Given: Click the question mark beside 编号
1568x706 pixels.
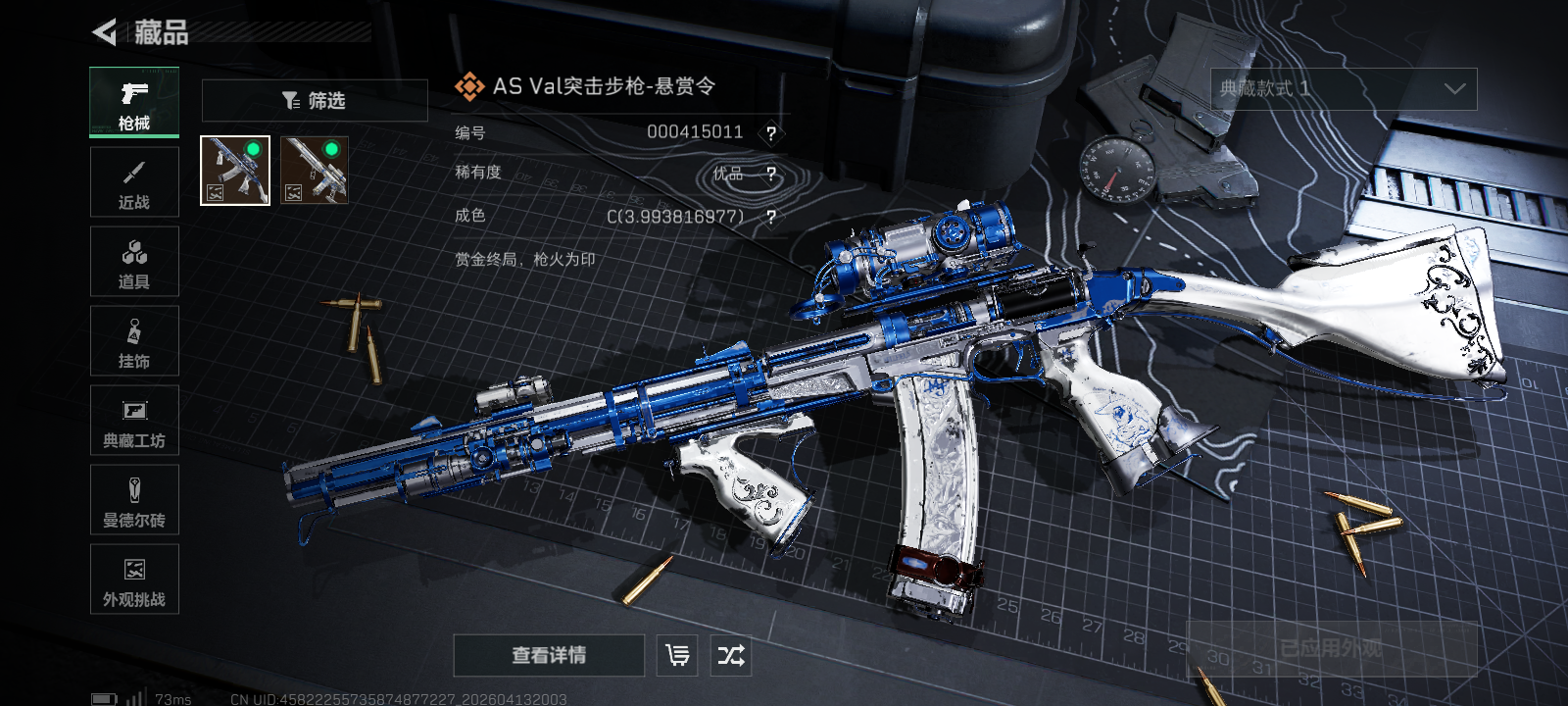Looking at the screenshot, I should (771, 133).
